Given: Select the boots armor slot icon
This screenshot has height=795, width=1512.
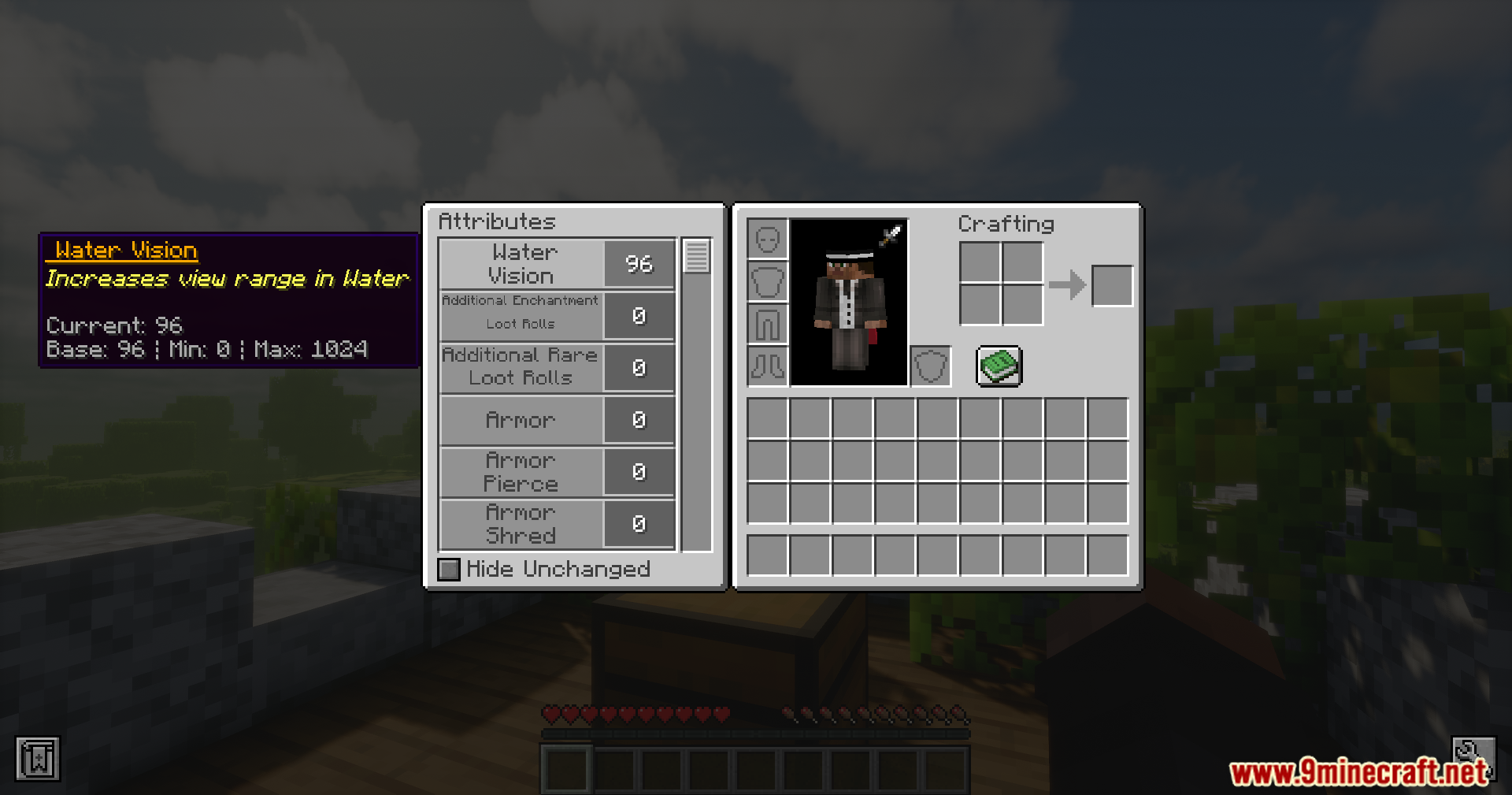Looking at the screenshot, I should tap(767, 366).
